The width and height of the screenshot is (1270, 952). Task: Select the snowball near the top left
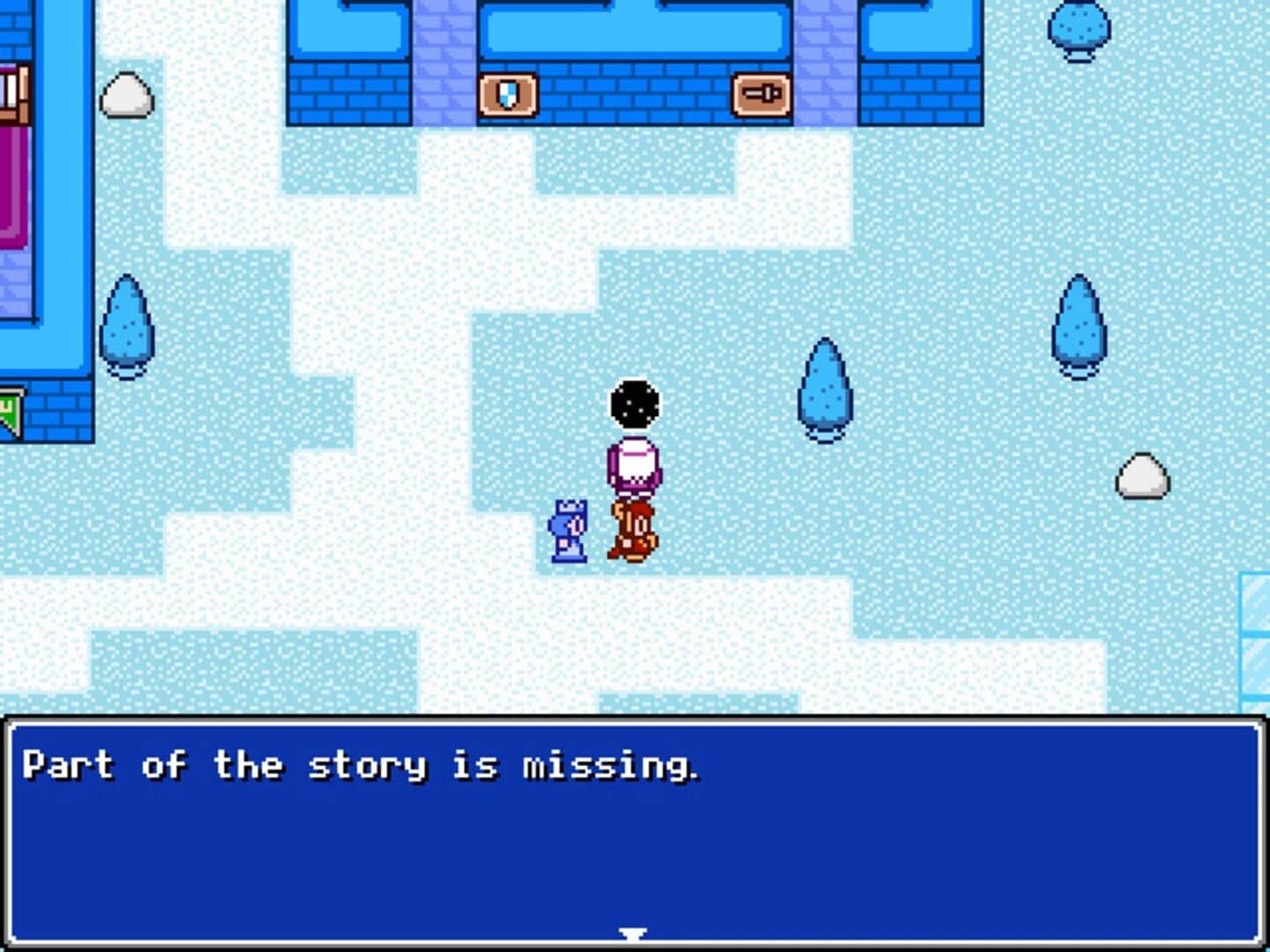tap(129, 97)
